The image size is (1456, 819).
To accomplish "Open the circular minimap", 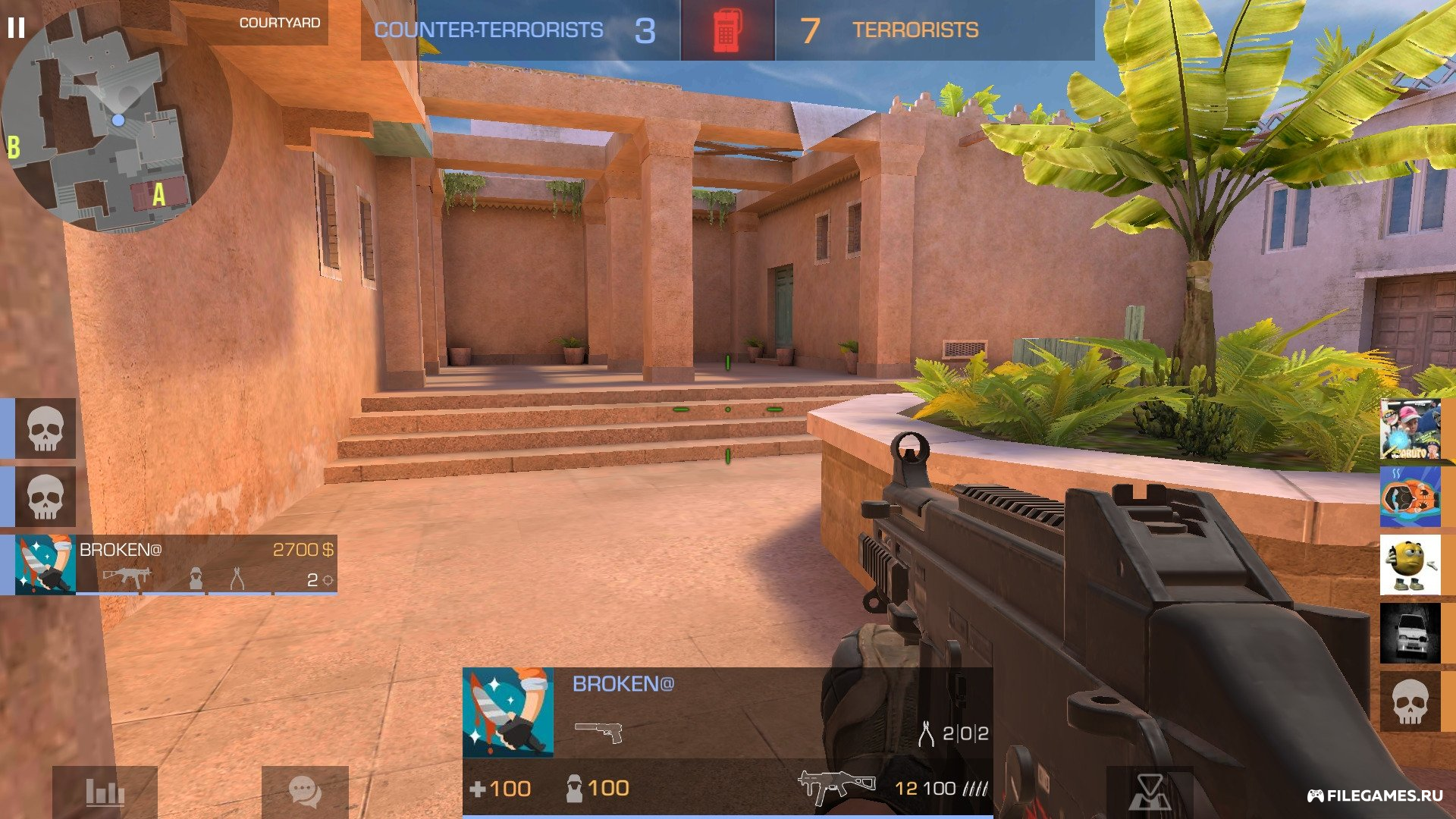I will click(x=114, y=121).
